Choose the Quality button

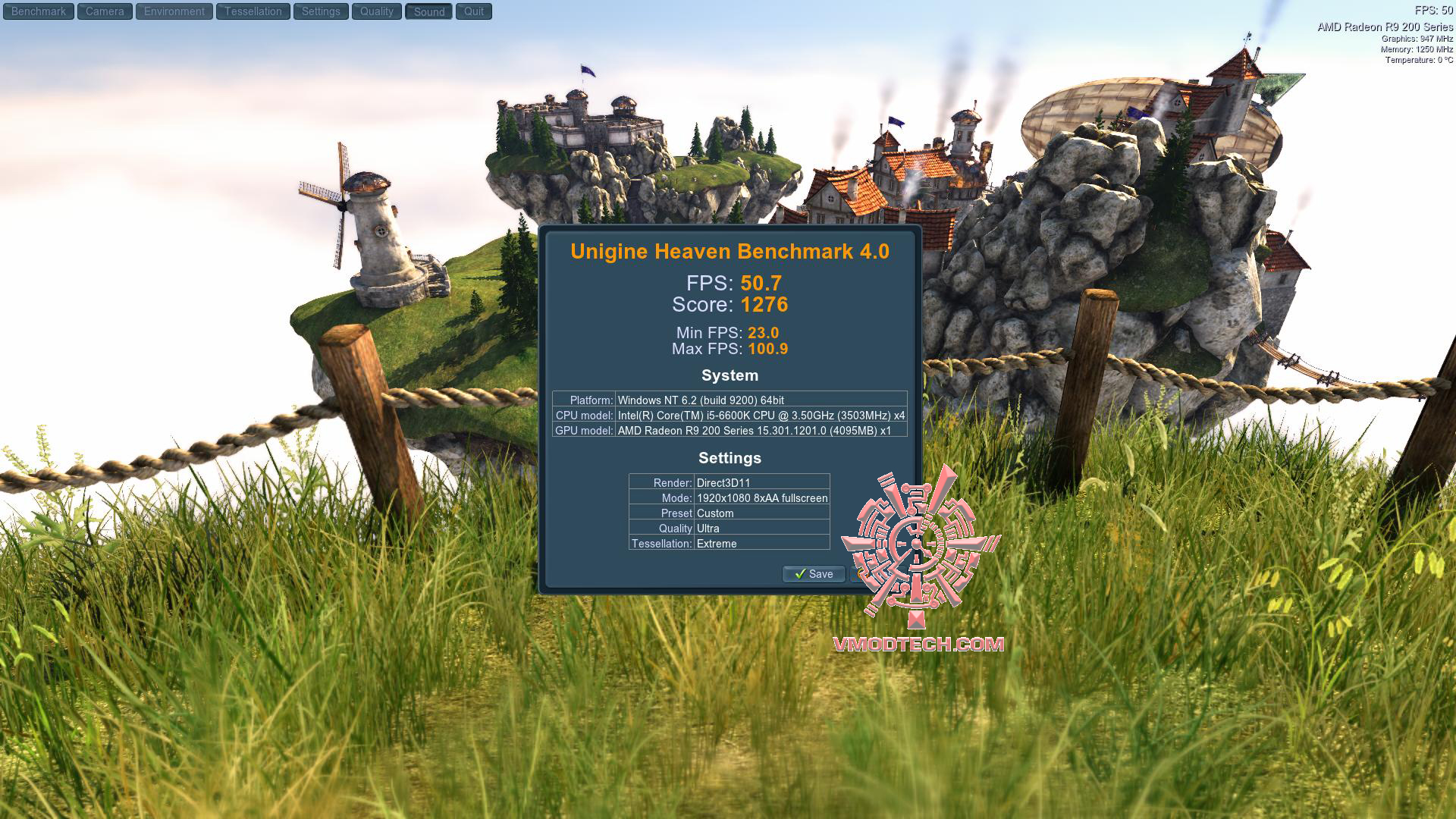pyautogui.click(x=377, y=11)
